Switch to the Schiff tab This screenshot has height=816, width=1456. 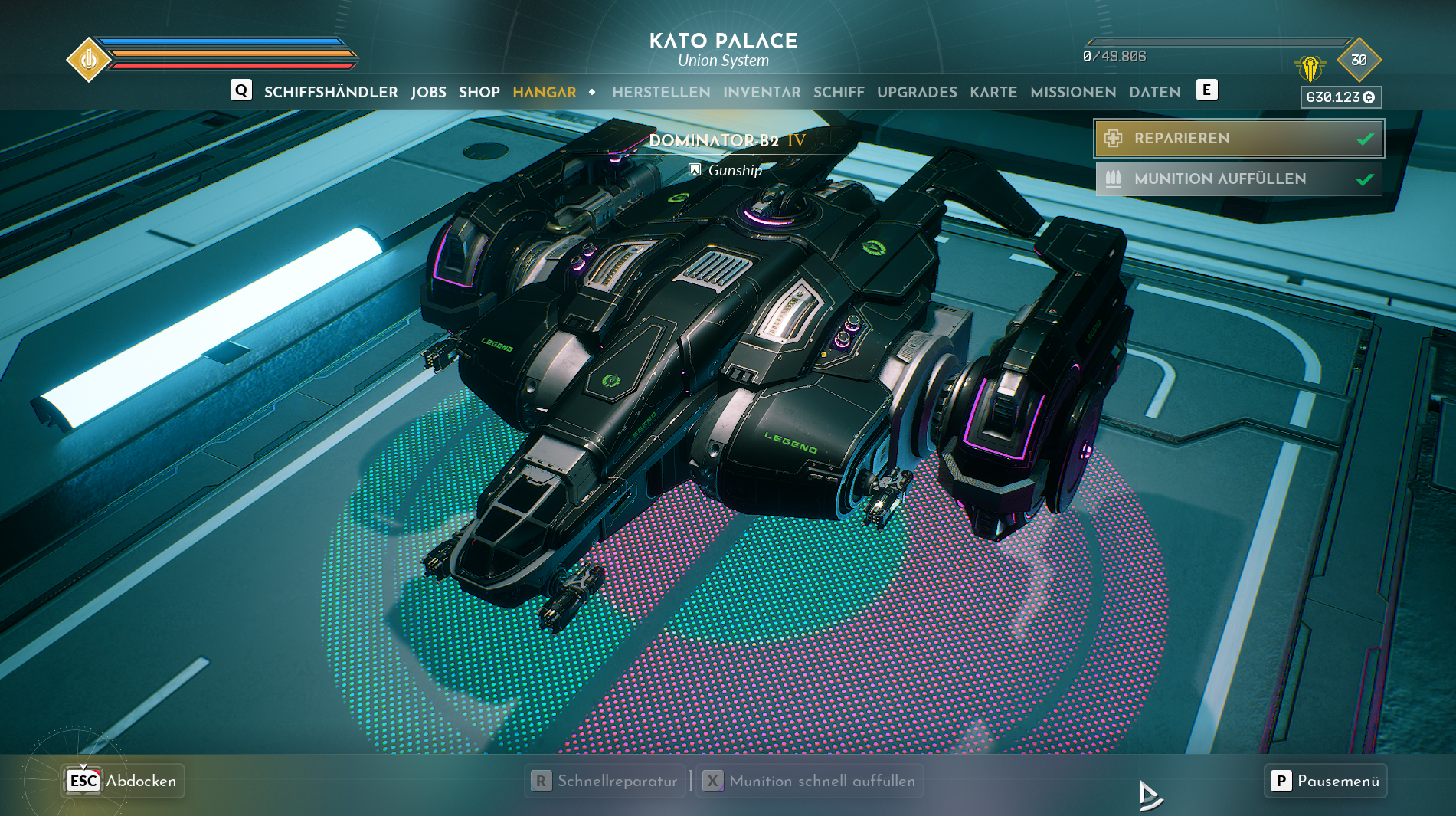tap(839, 92)
